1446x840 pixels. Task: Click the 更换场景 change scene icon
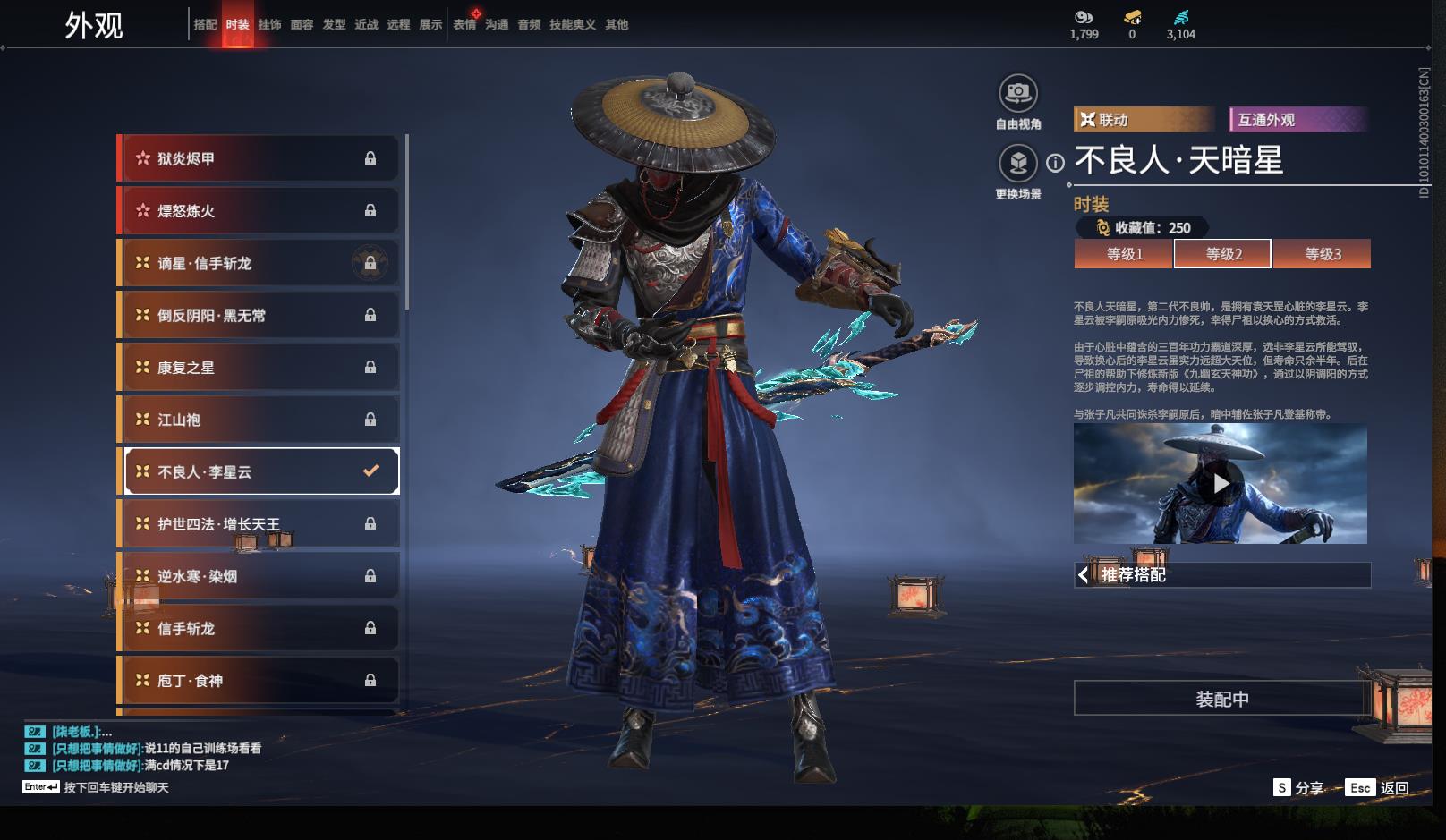[1017, 164]
